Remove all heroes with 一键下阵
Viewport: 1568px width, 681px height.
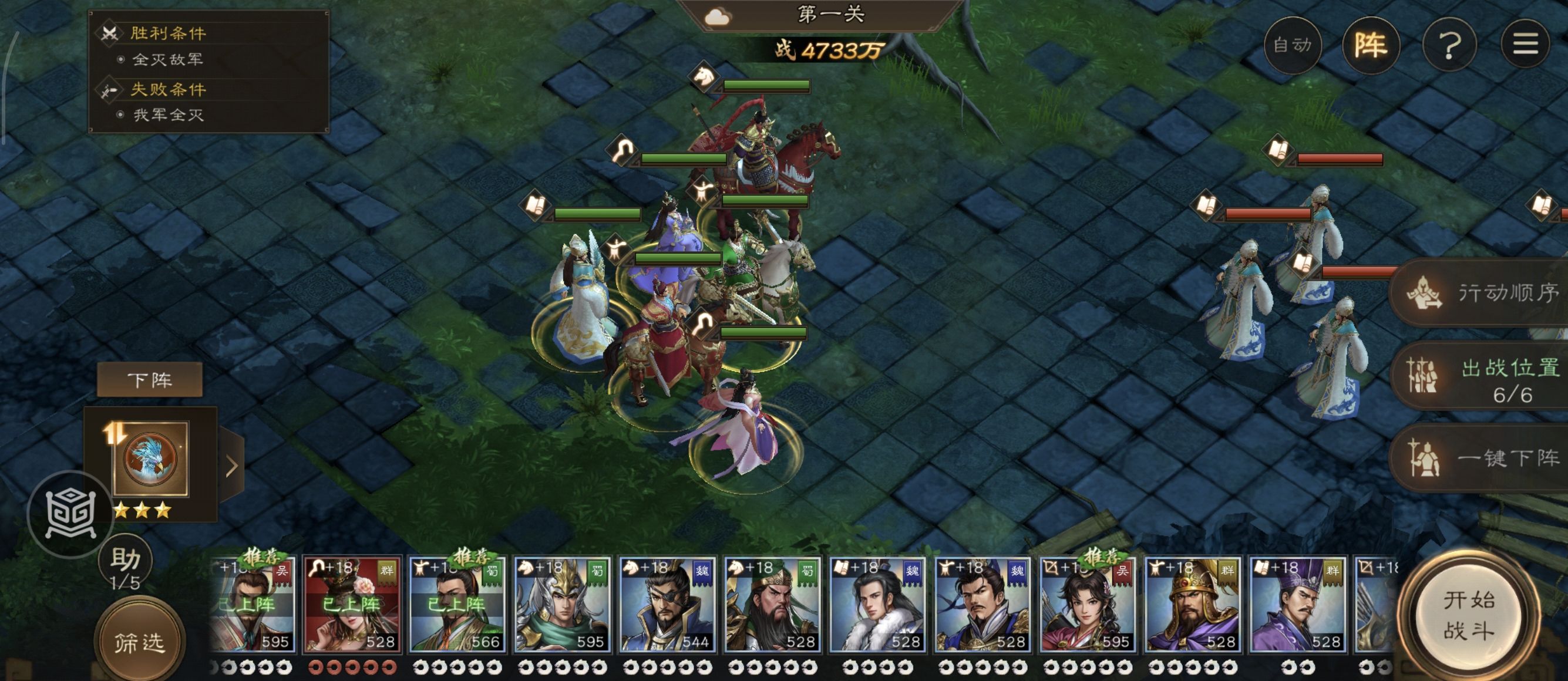(1485, 458)
